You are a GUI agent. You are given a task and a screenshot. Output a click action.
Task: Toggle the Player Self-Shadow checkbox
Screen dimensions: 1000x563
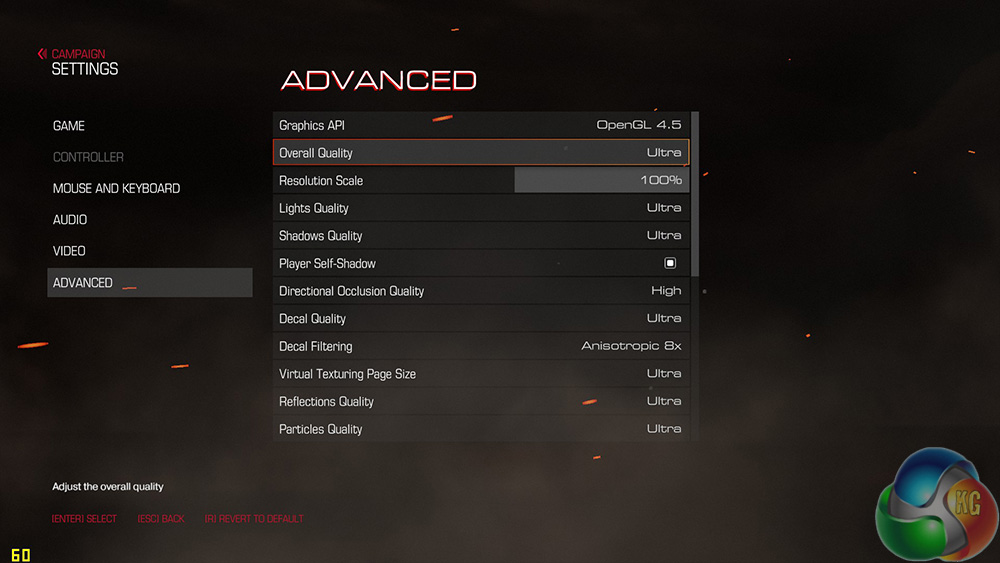670,263
